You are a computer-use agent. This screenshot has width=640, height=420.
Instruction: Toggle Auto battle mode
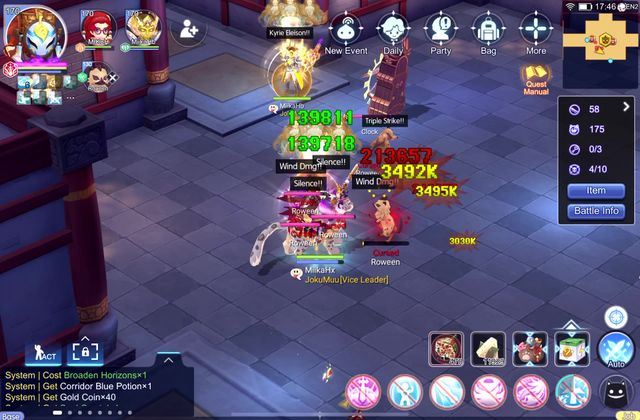pos(617,349)
